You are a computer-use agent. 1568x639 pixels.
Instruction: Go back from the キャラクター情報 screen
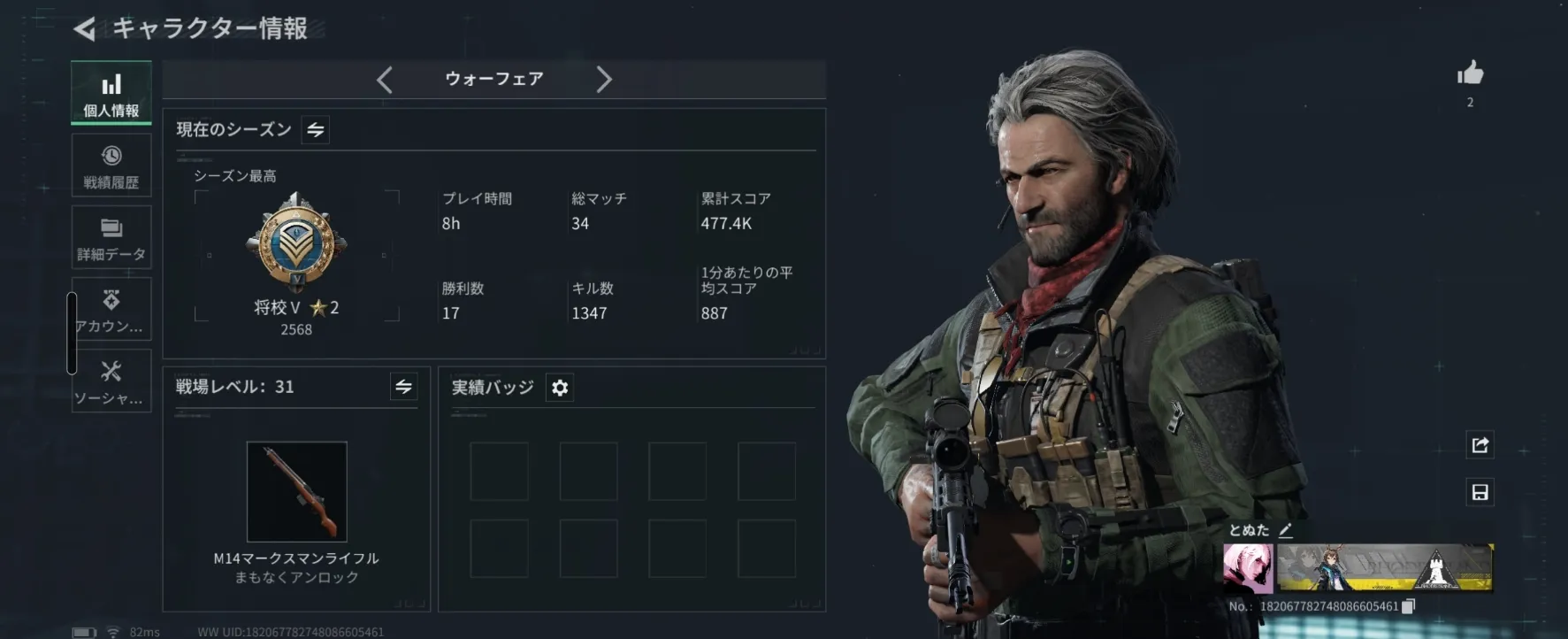(x=85, y=29)
